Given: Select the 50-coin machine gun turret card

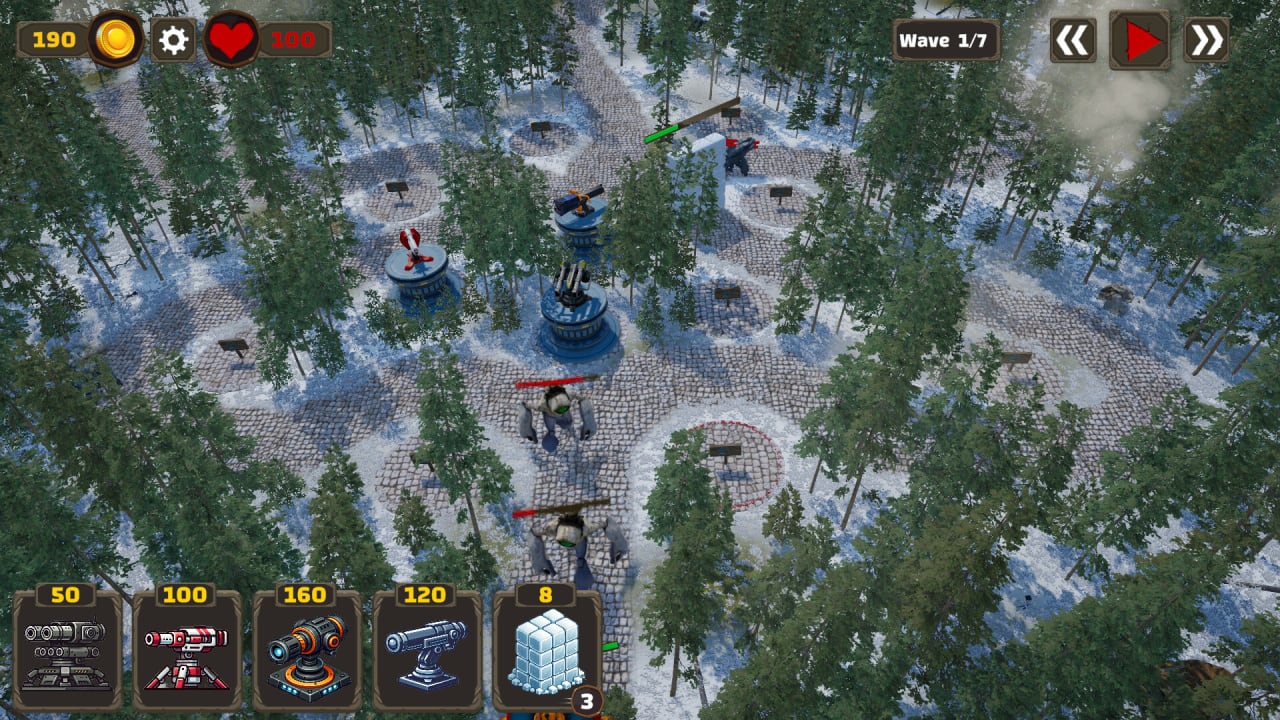Looking at the screenshot, I should (67, 650).
